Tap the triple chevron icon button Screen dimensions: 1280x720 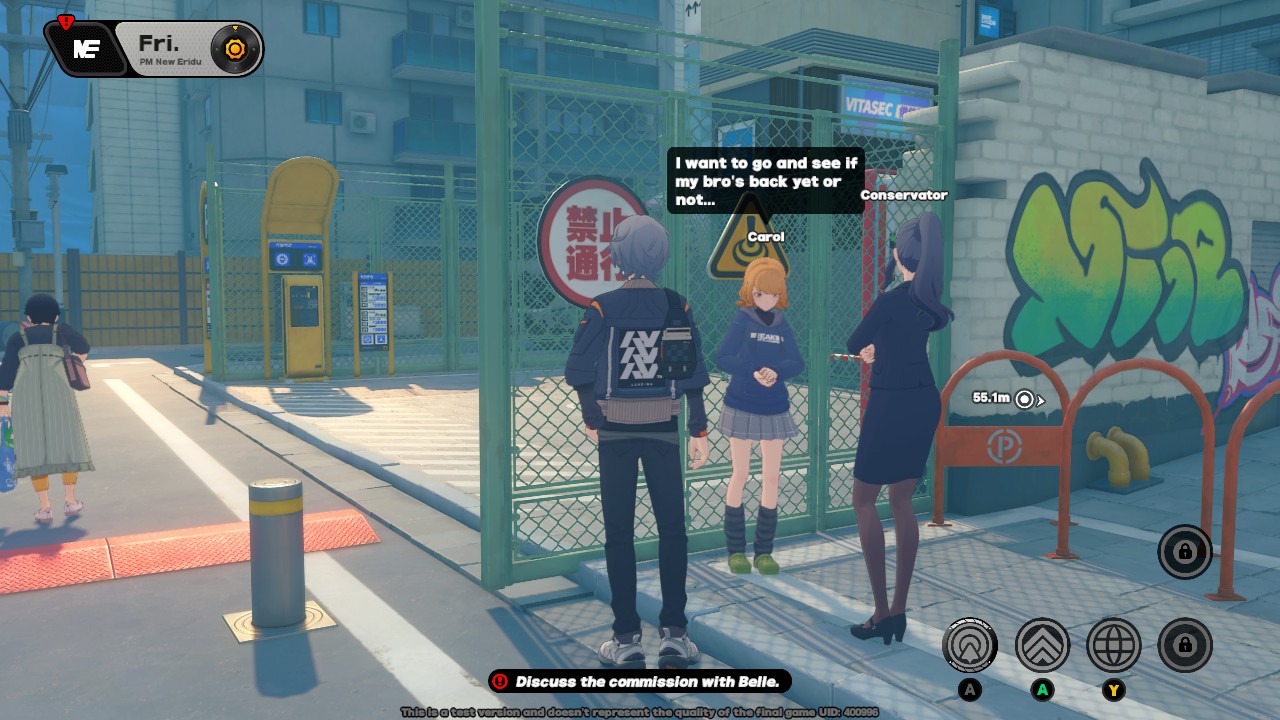pos(1042,645)
